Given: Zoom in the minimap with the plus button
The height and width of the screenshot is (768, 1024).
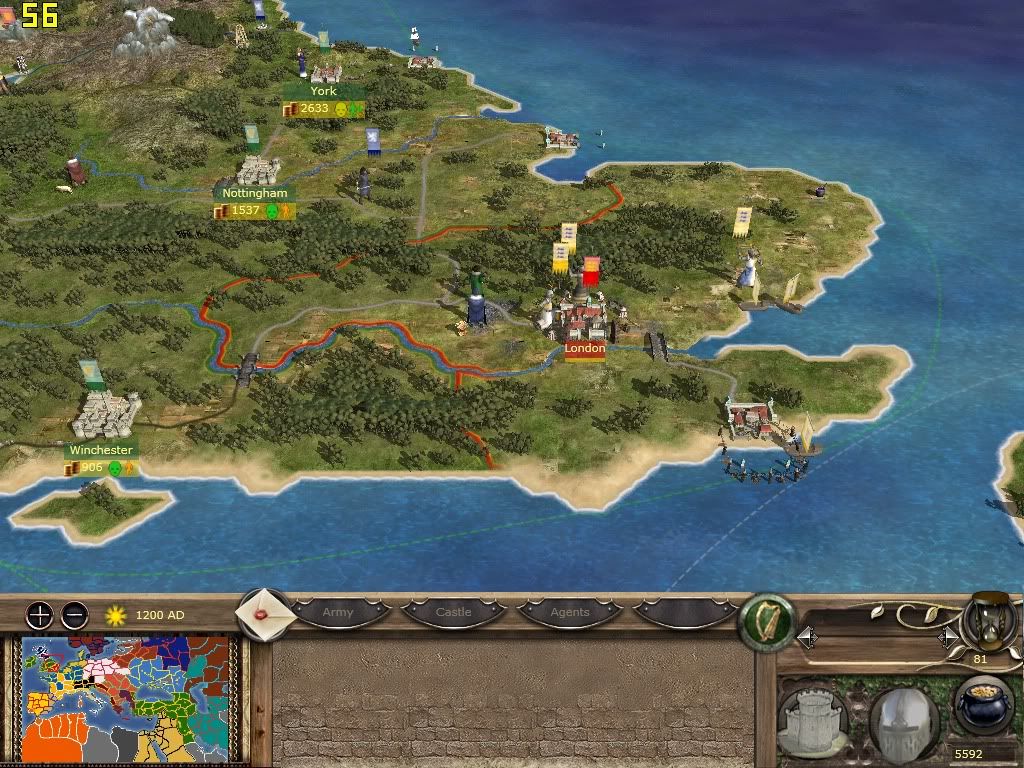Looking at the screenshot, I should point(39,614).
